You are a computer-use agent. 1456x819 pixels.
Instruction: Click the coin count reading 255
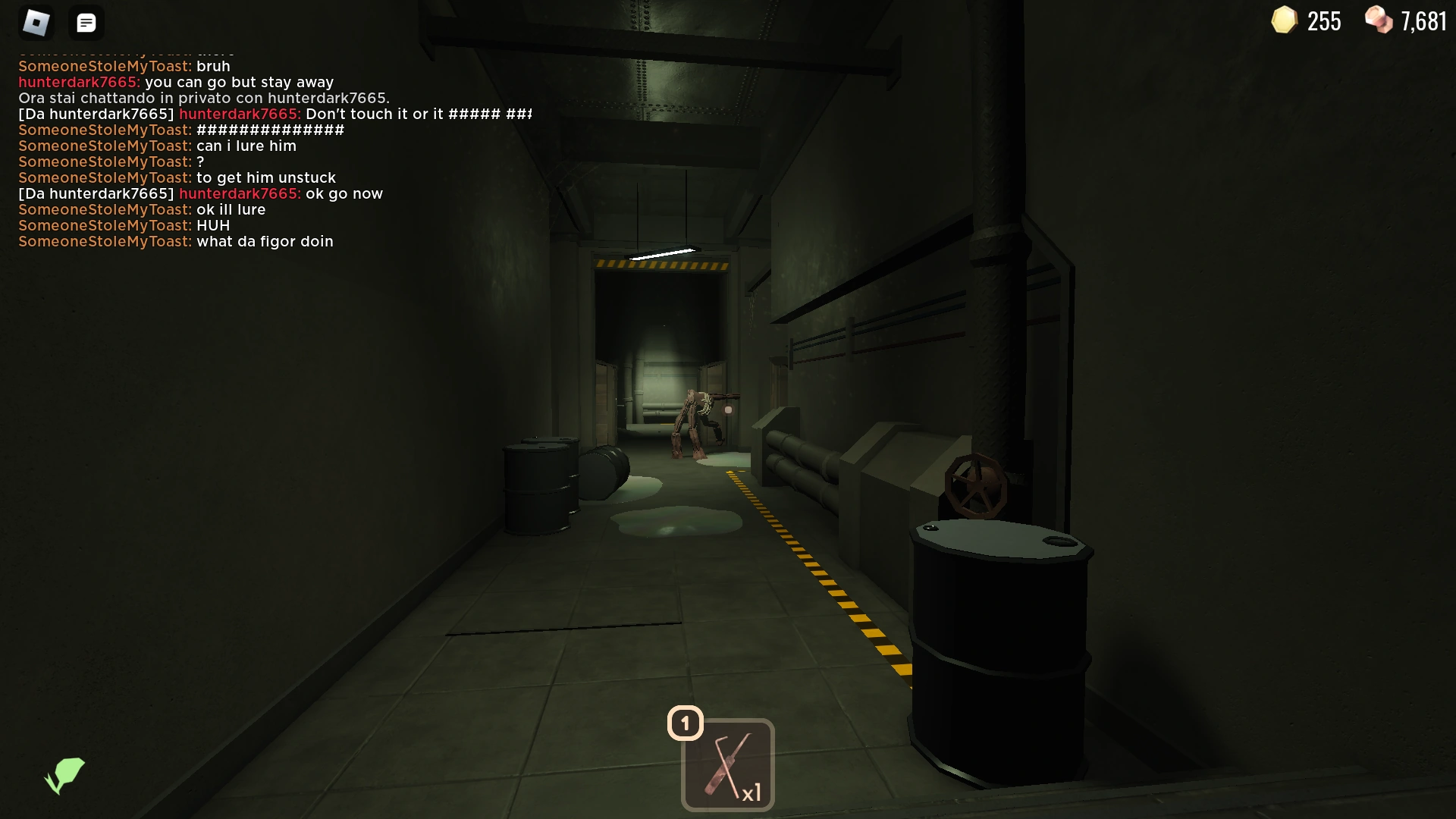(1324, 21)
